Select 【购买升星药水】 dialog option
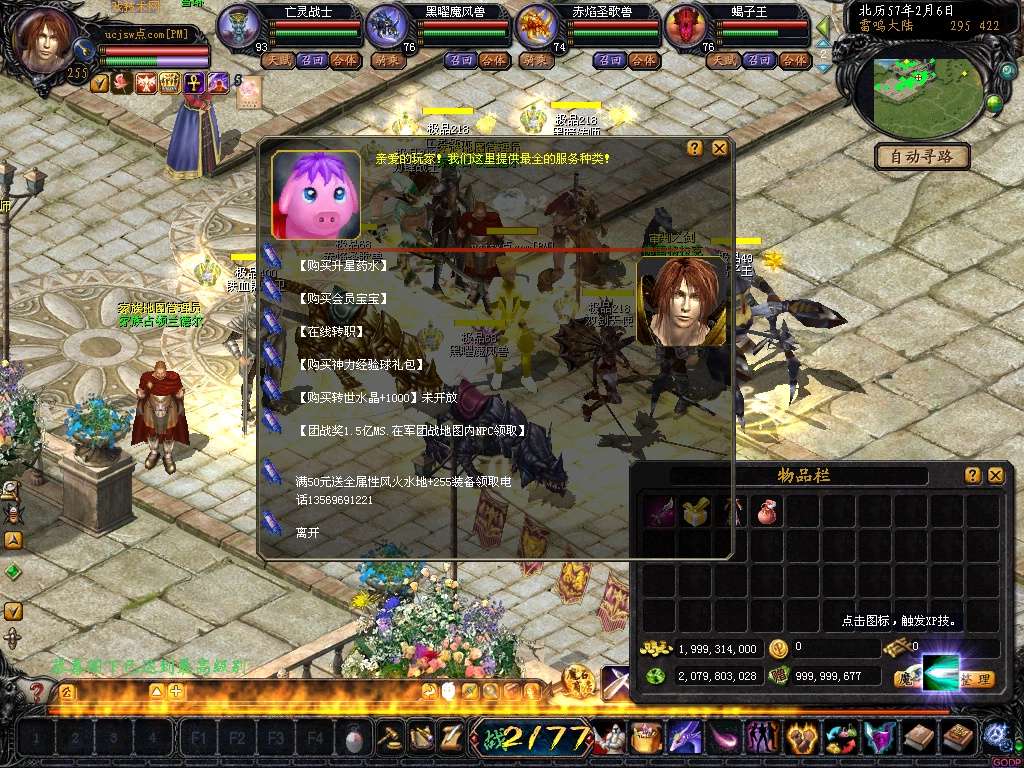This screenshot has height=768, width=1024. tap(342, 266)
